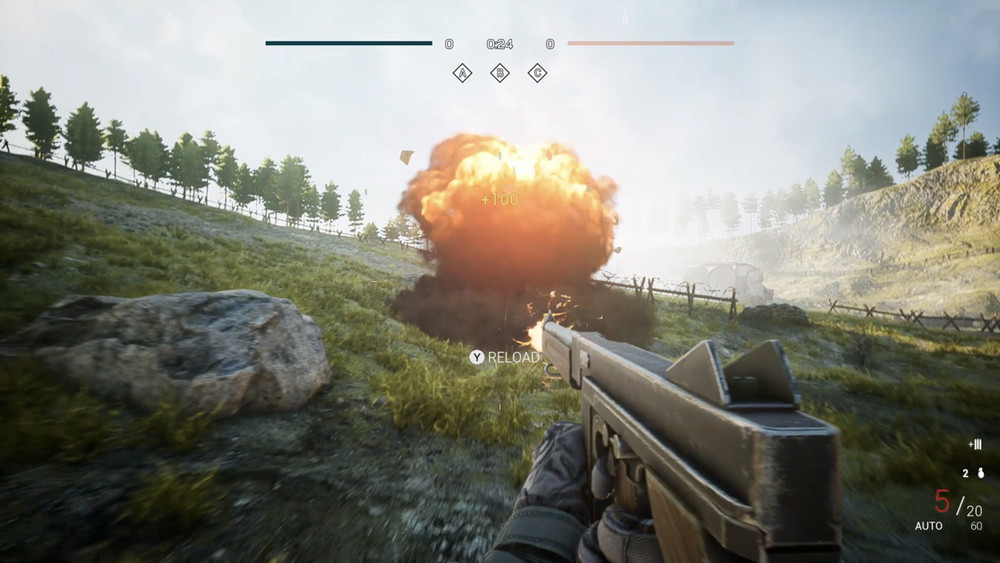Viewport: 1000px width, 563px height.
Task: Select the capture point A marker
Action: tap(462, 72)
